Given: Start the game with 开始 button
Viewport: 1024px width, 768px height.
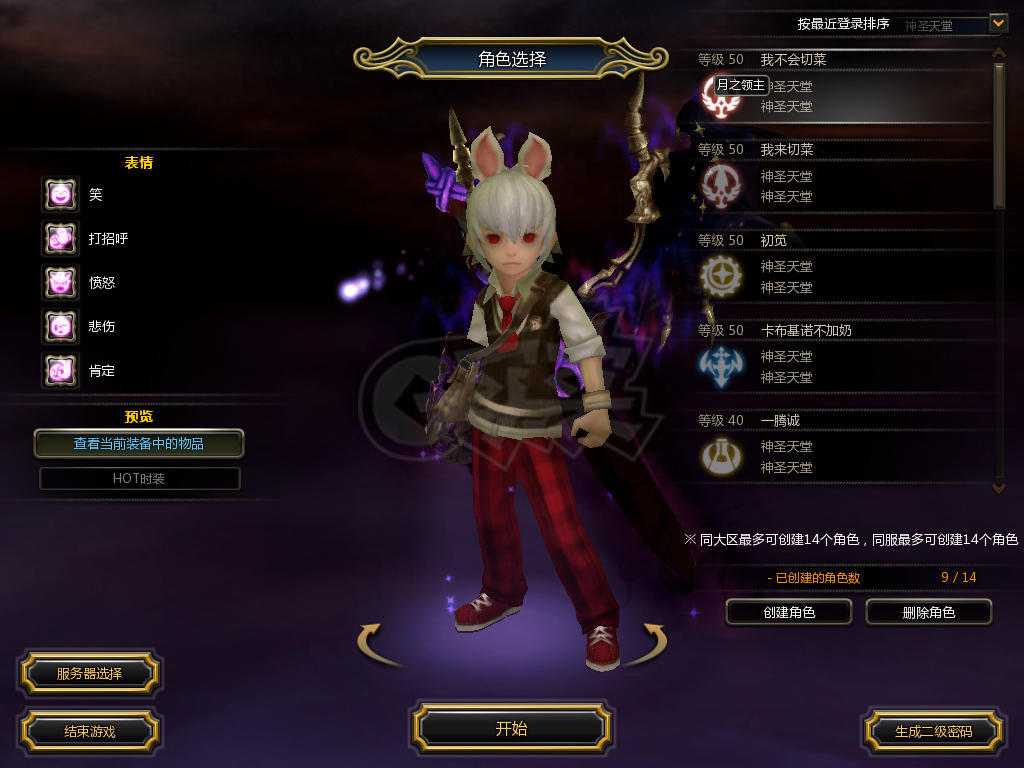Looking at the screenshot, I should (x=511, y=729).
